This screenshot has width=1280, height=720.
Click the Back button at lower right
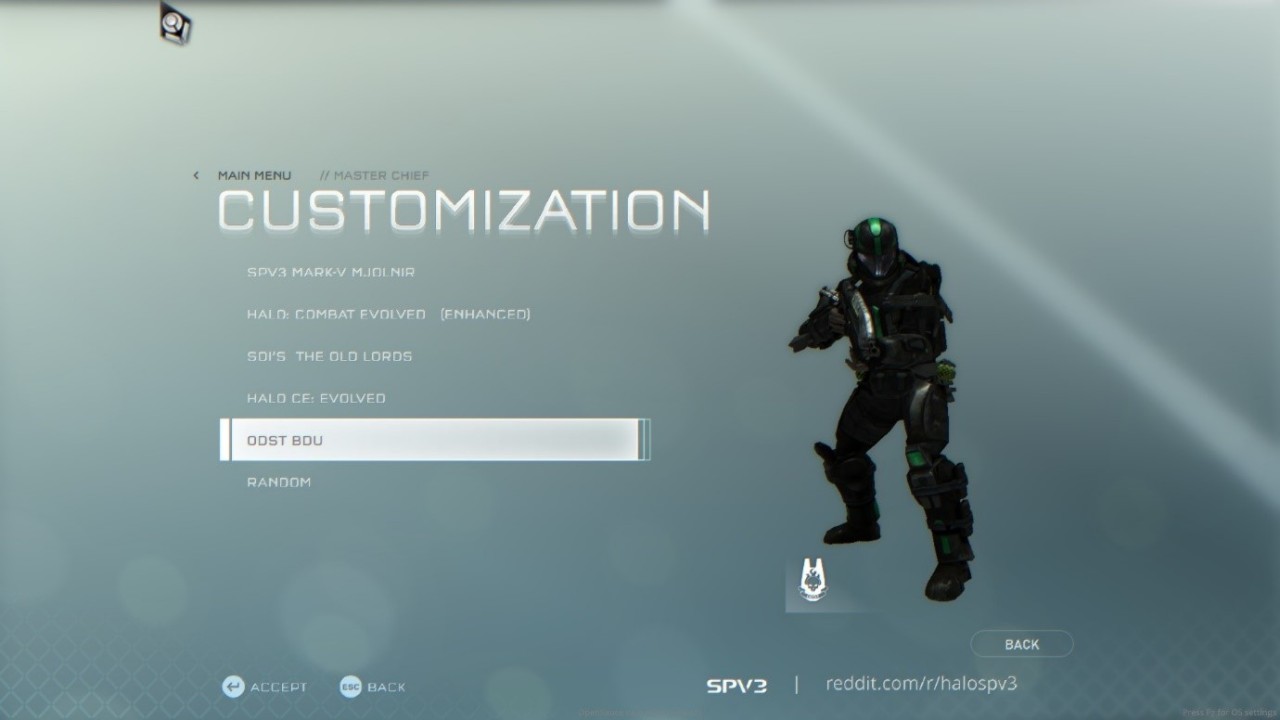(x=1021, y=644)
